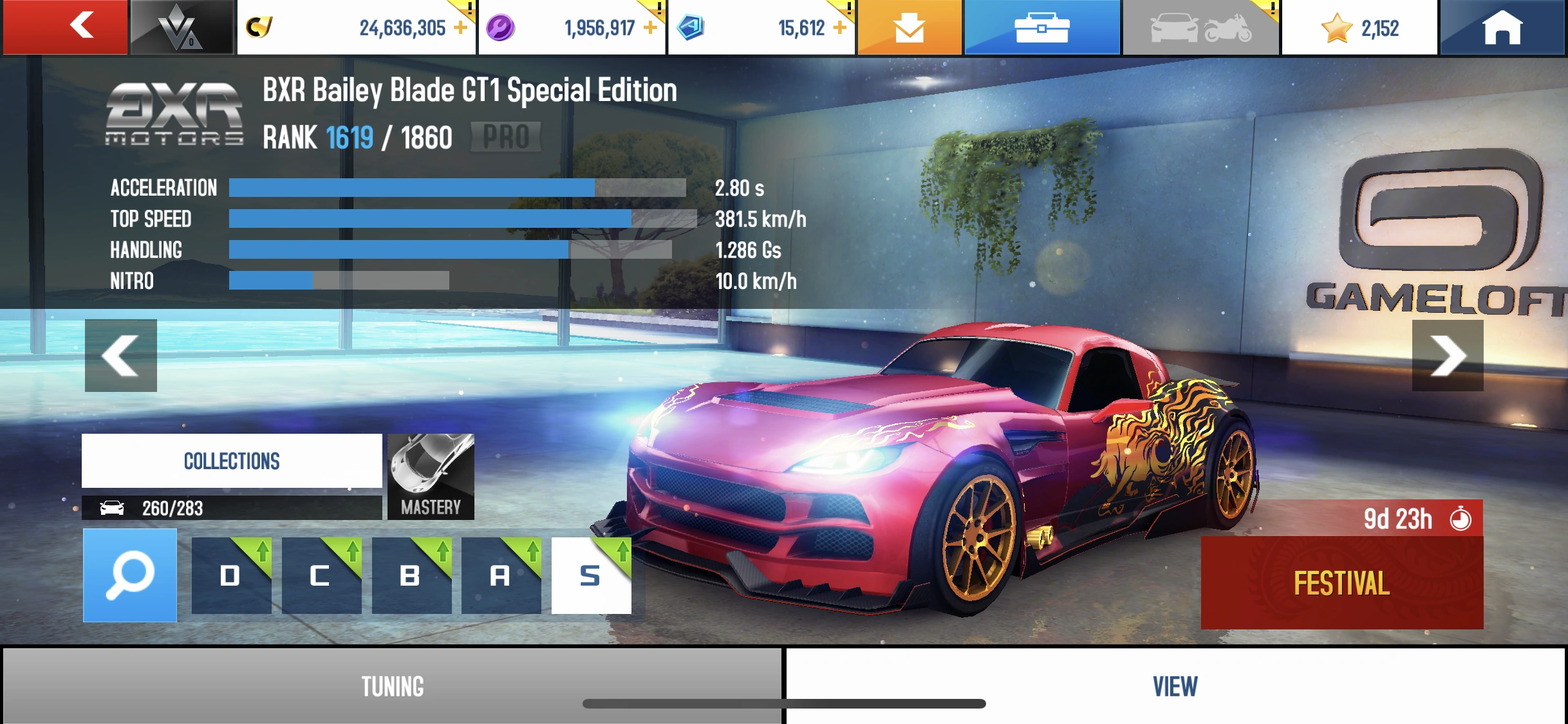The height and width of the screenshot is (724, 1568).
Task: Select the View tab
Action: 1174,686
